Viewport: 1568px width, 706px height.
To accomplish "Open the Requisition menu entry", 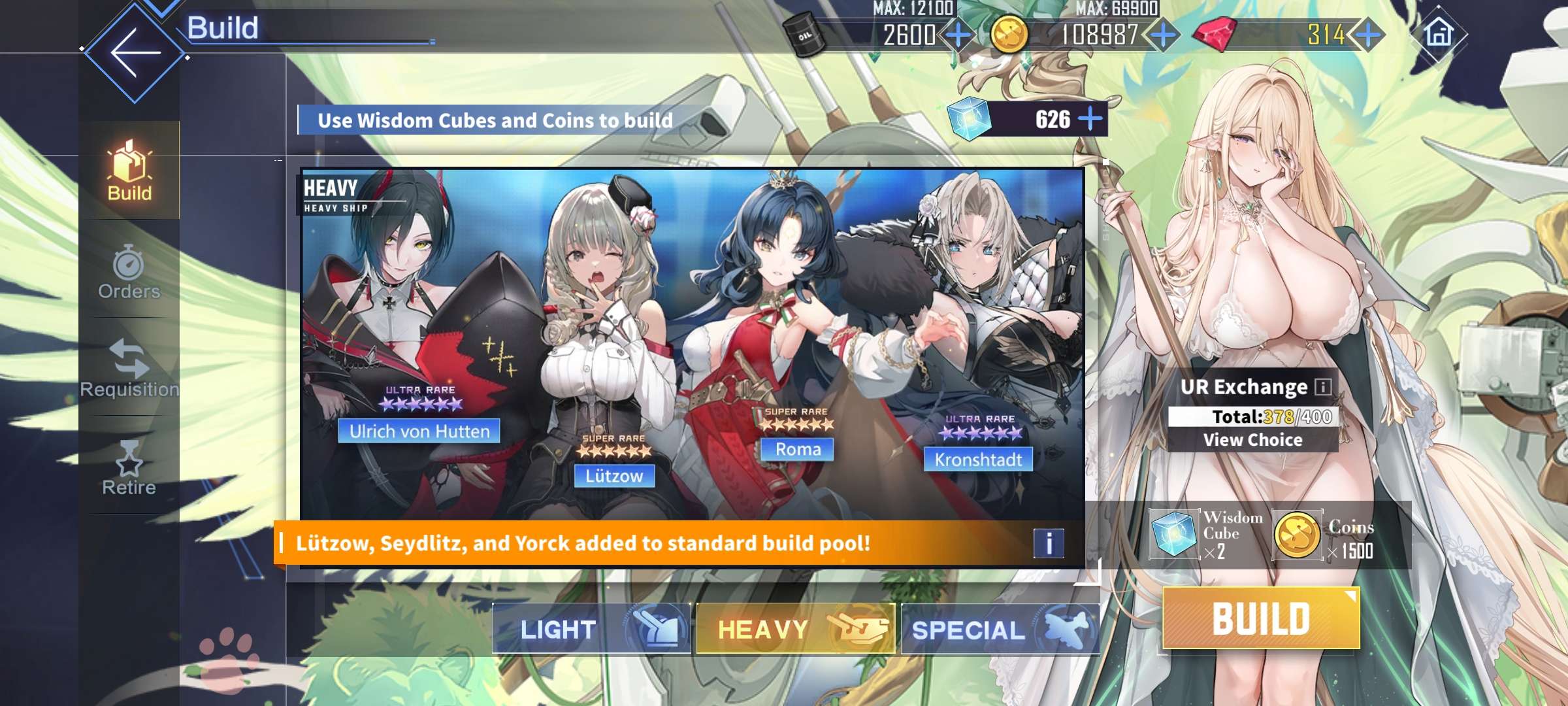I will [x=129, y=369].
